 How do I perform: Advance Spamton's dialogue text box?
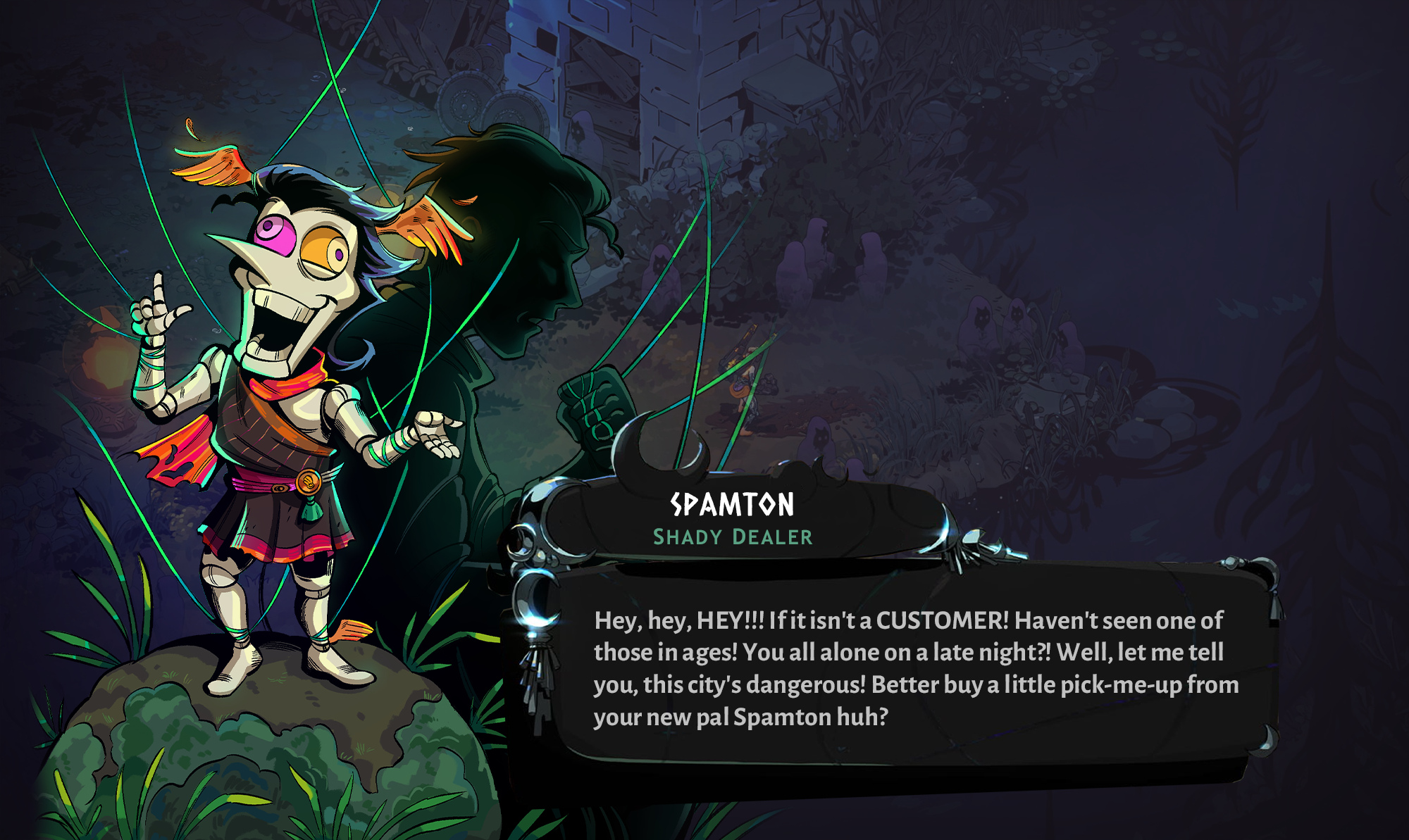(x=914, y=667)
